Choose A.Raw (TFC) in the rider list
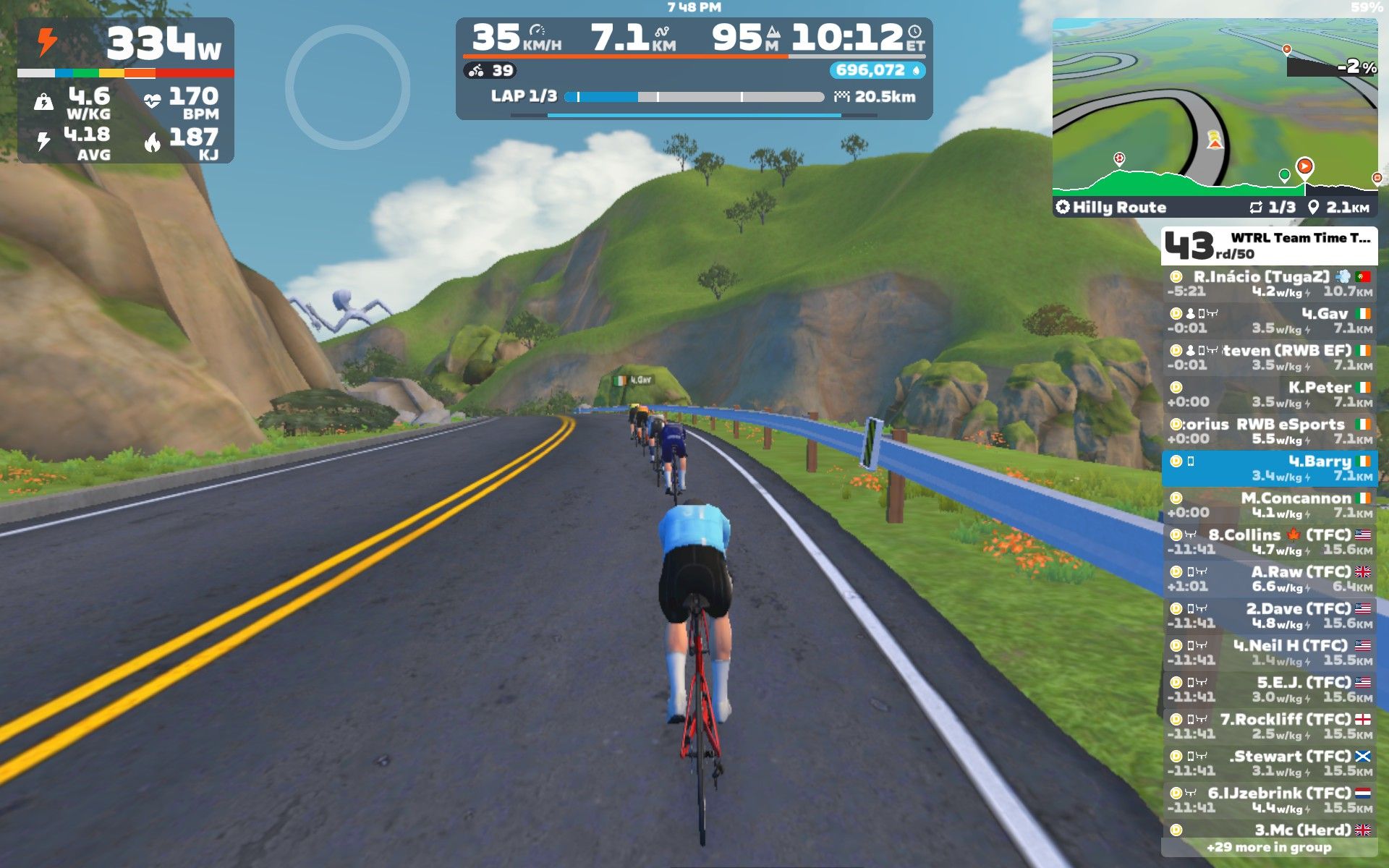This screenshot has width=1389, height=868. pyautogui.click(x=1269, y=579)
